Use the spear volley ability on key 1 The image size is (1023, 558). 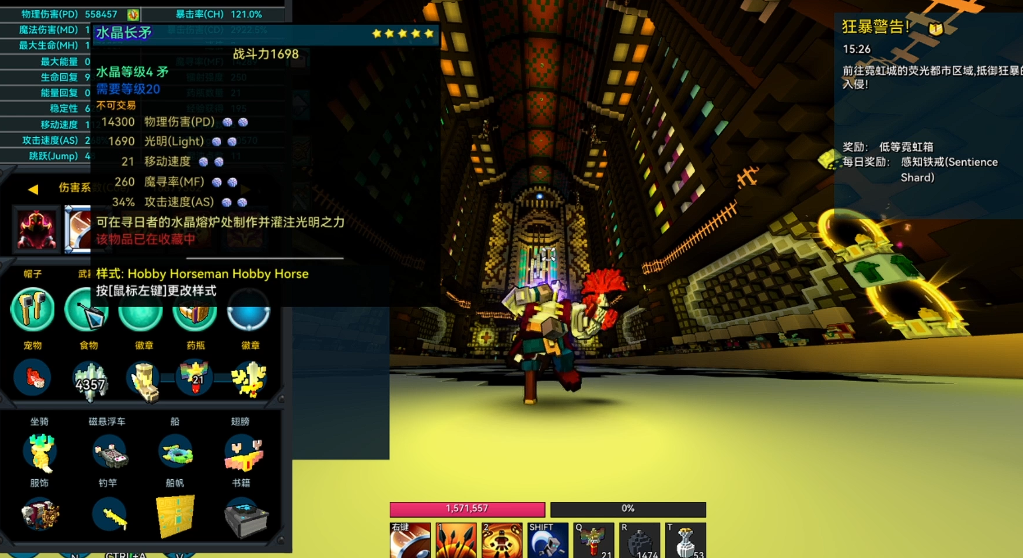point(455,540)
